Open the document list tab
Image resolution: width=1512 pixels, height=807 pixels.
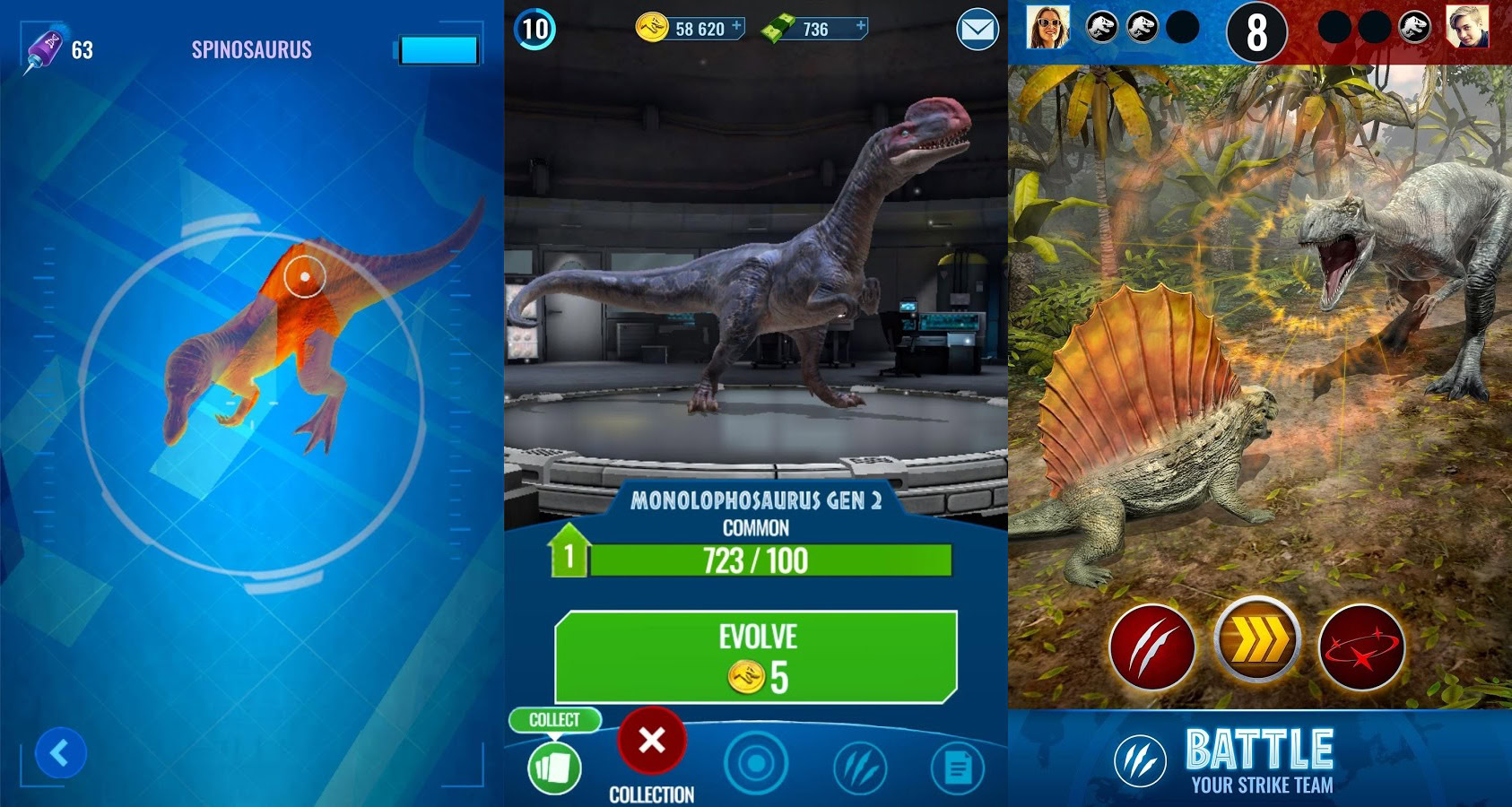tap(958, 768)
